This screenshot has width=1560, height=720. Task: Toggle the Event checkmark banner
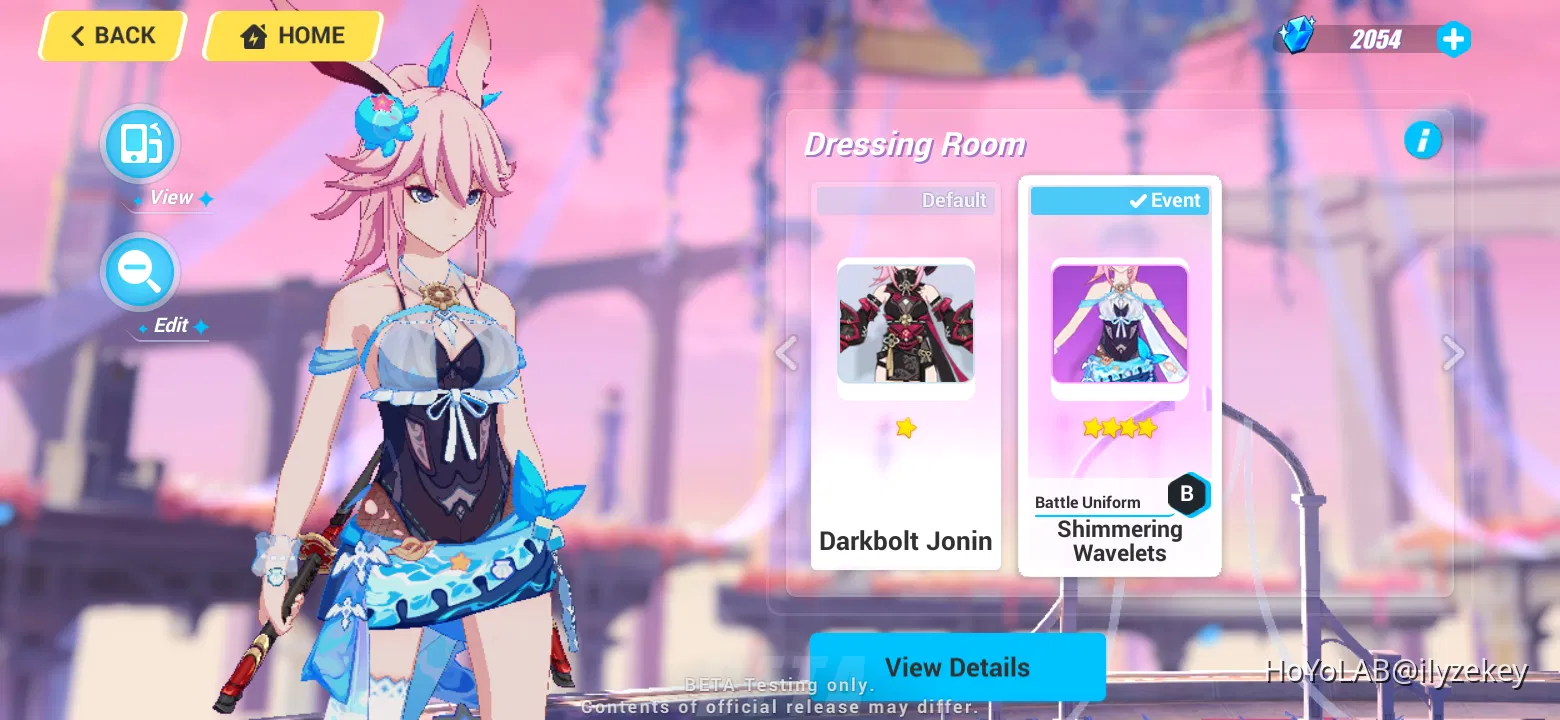[1120, 200]
